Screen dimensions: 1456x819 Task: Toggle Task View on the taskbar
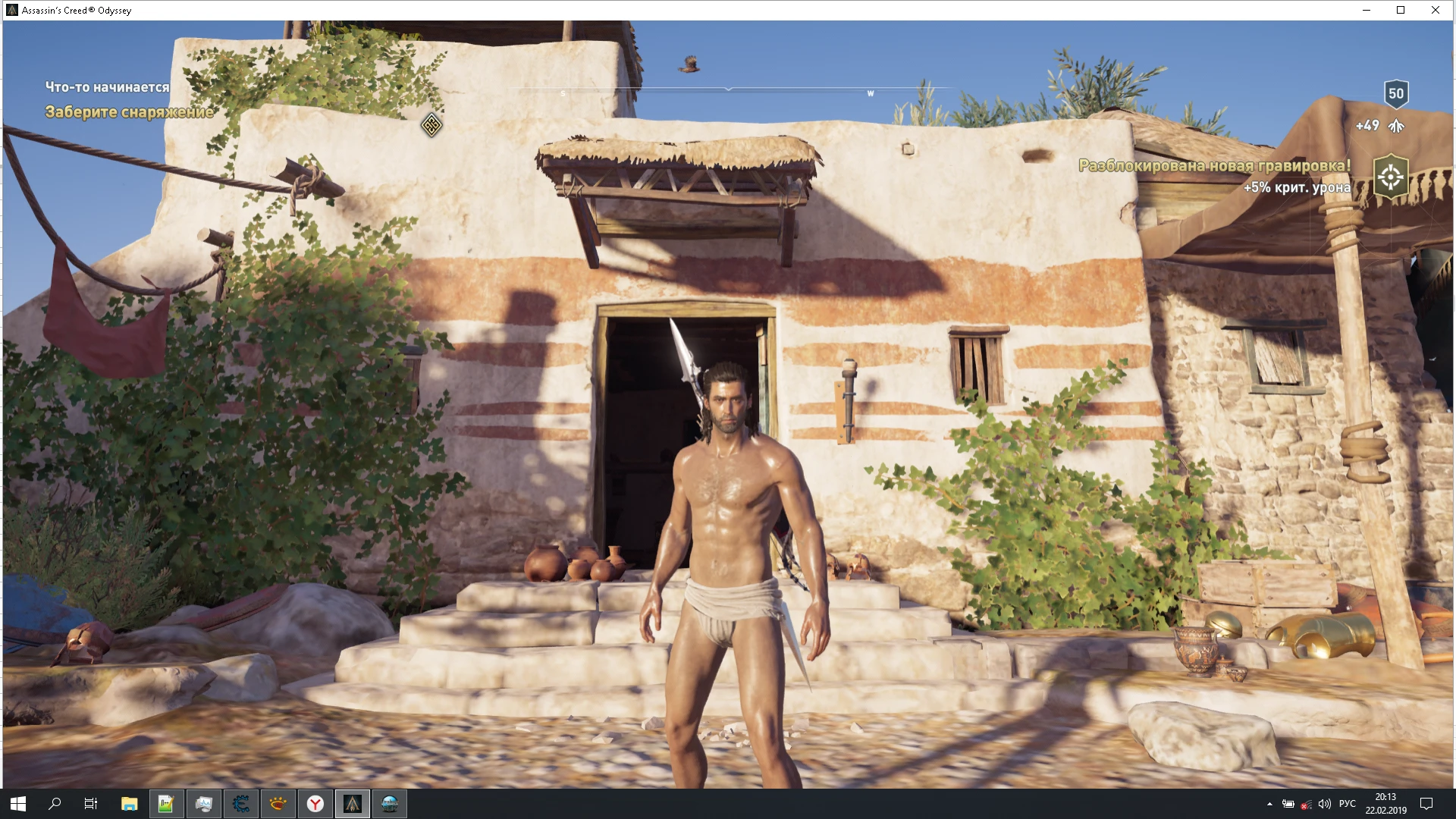pyautogui.click(x=91, y=805)
